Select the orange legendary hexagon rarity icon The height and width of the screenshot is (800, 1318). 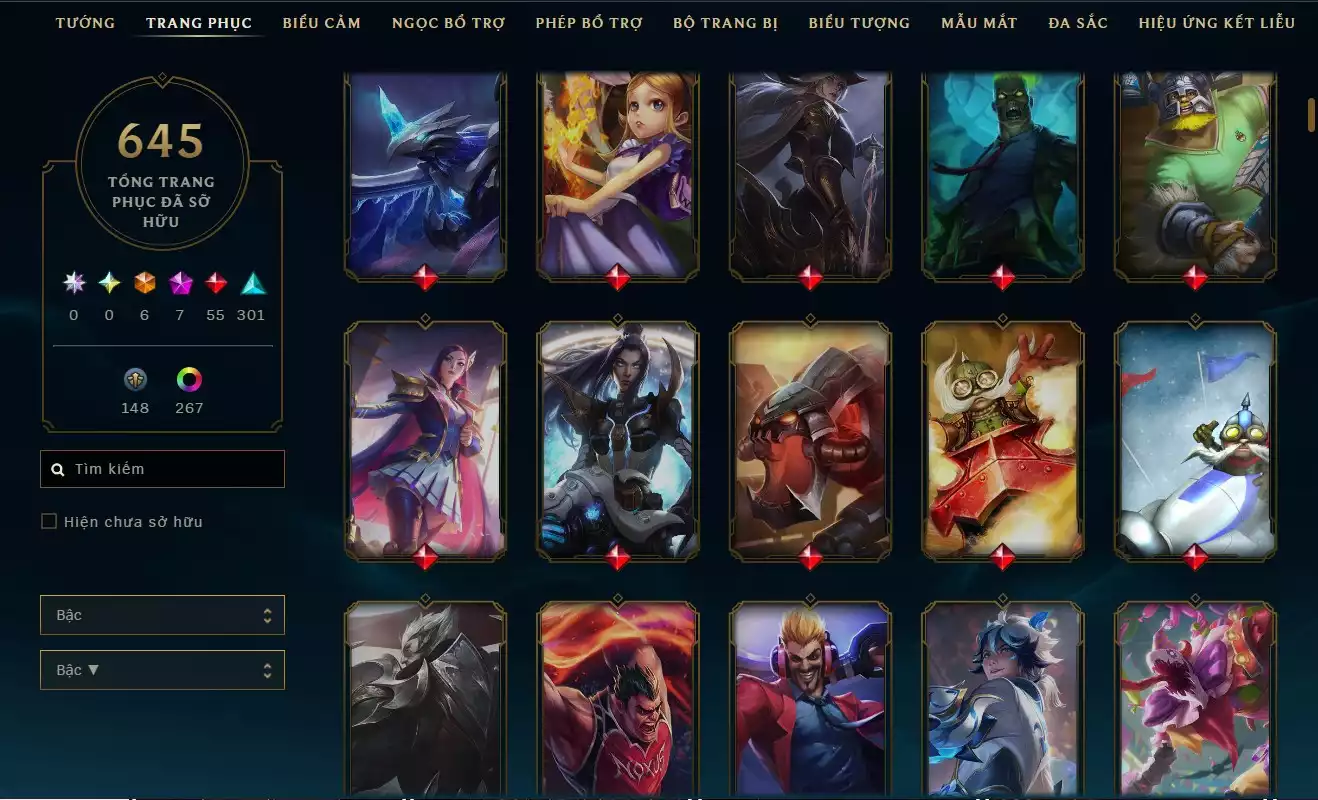[144, 284]
